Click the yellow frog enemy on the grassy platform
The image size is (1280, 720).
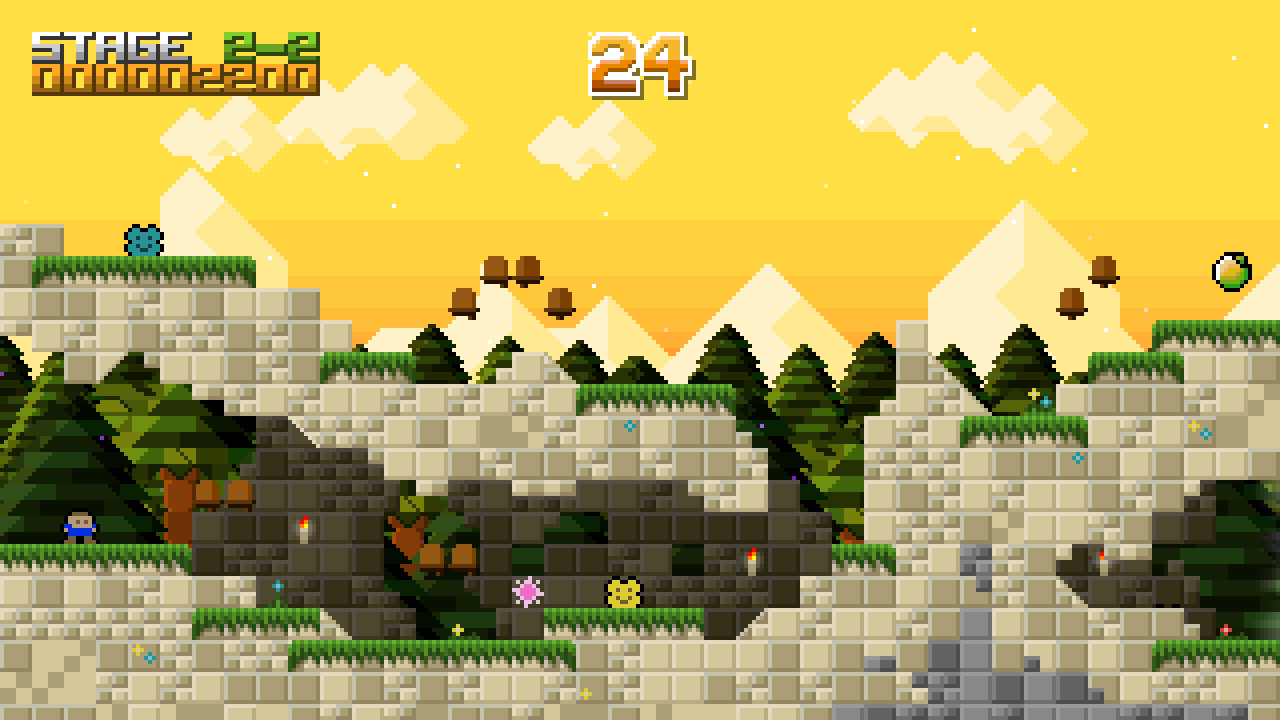(x=623, y=593)
